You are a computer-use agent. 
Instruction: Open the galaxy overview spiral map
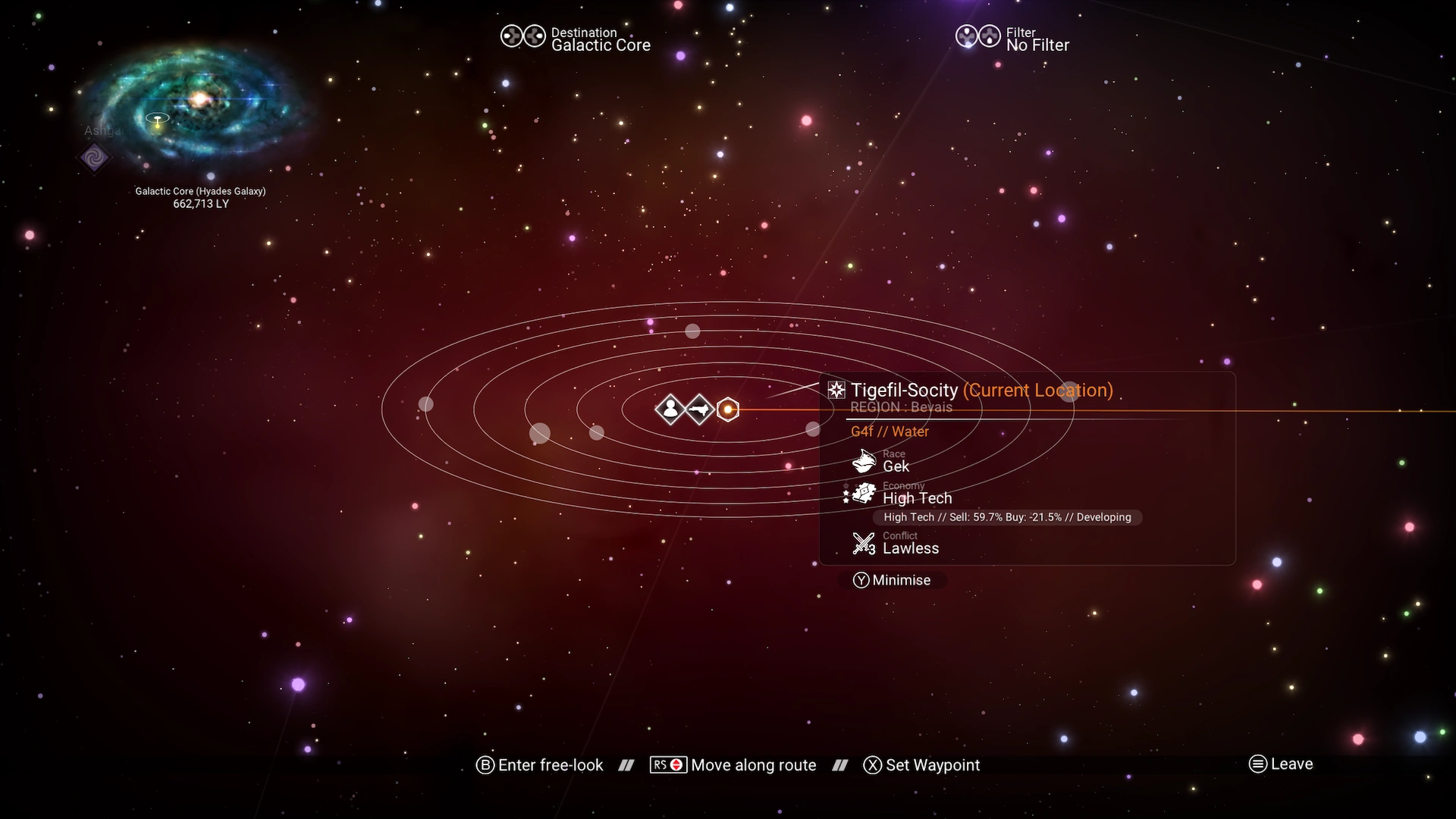197,105
